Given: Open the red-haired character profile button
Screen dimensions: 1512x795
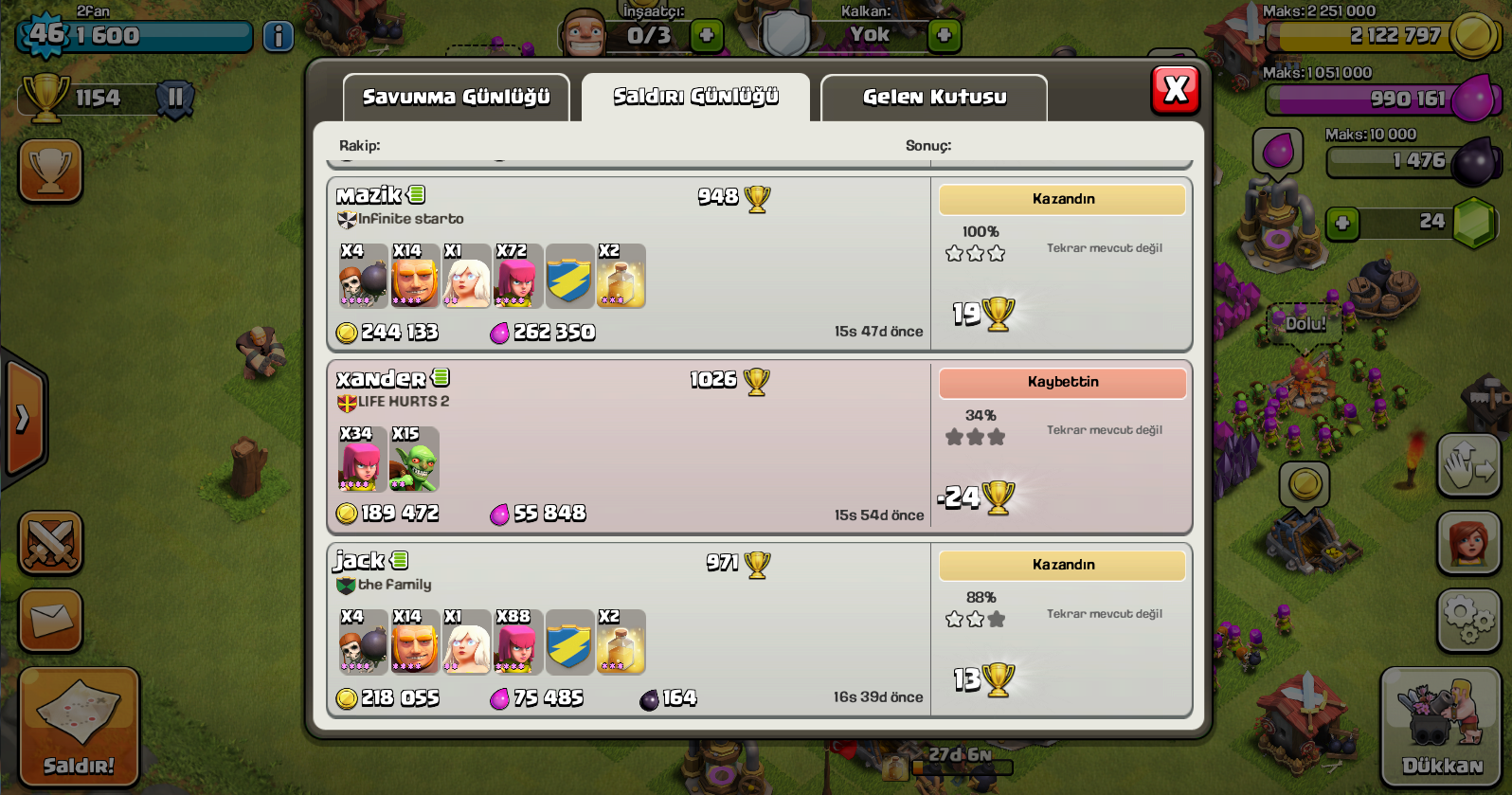Looking at the screenshot, I should (1468, 543).
